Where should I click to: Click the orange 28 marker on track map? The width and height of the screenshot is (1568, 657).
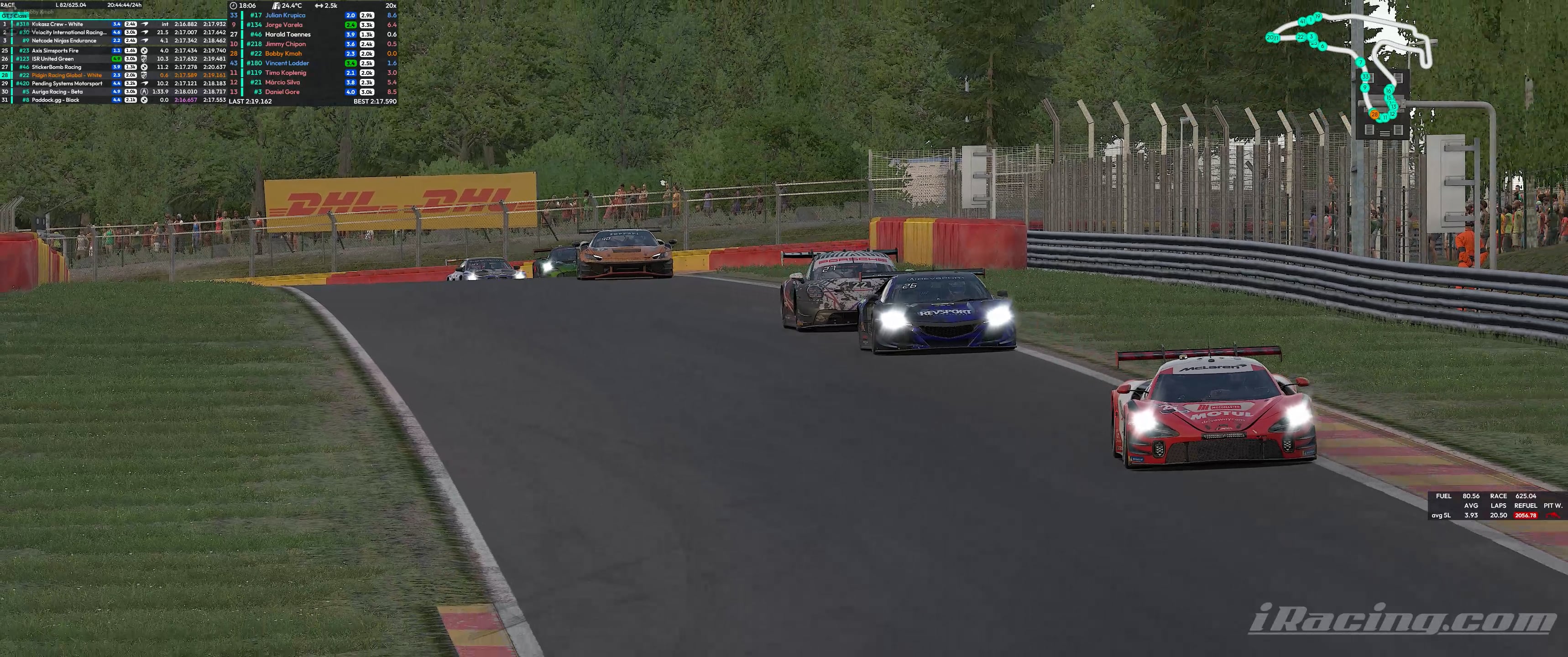point(1374,115)
